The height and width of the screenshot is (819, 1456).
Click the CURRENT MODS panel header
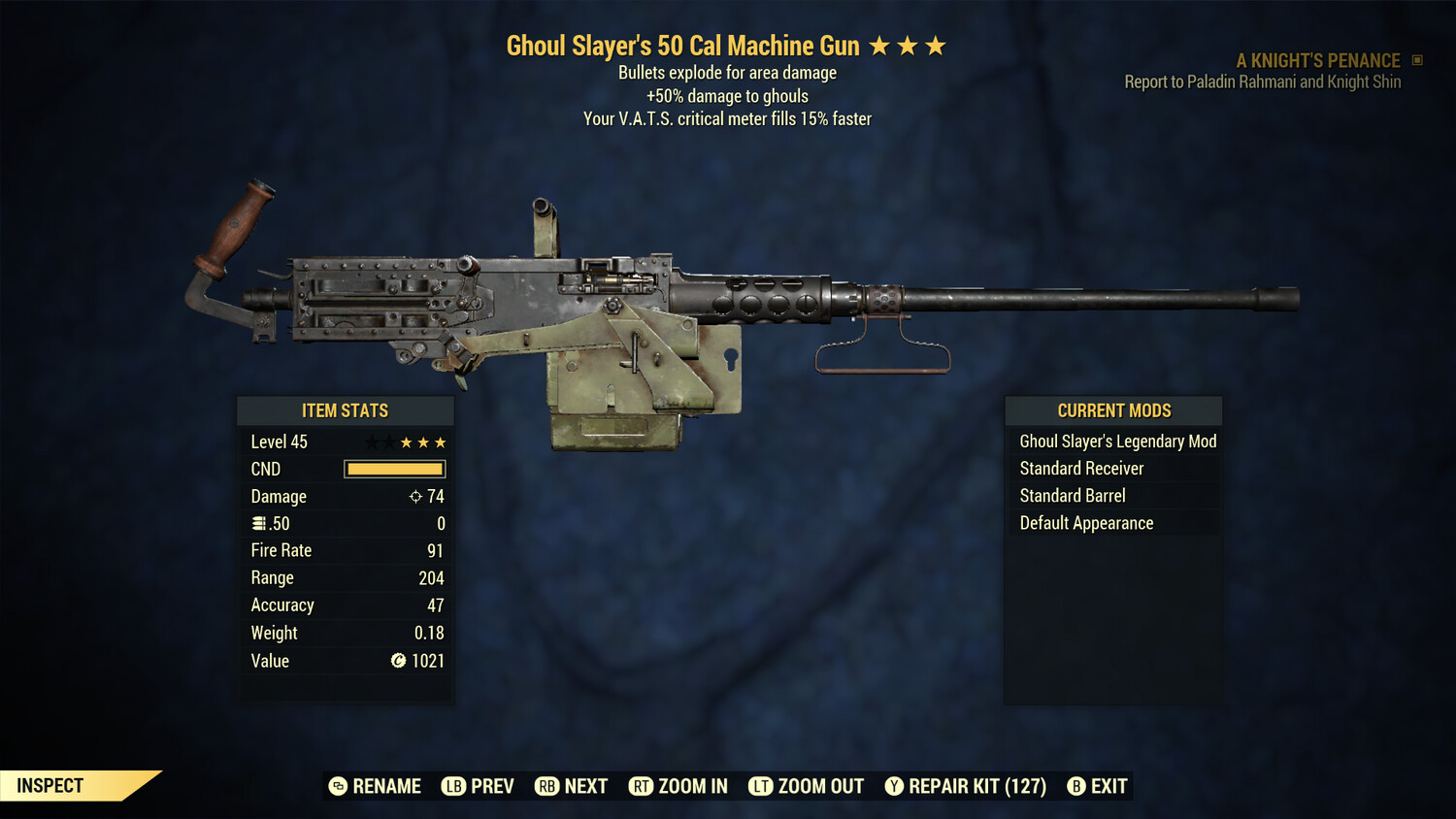1113,410
